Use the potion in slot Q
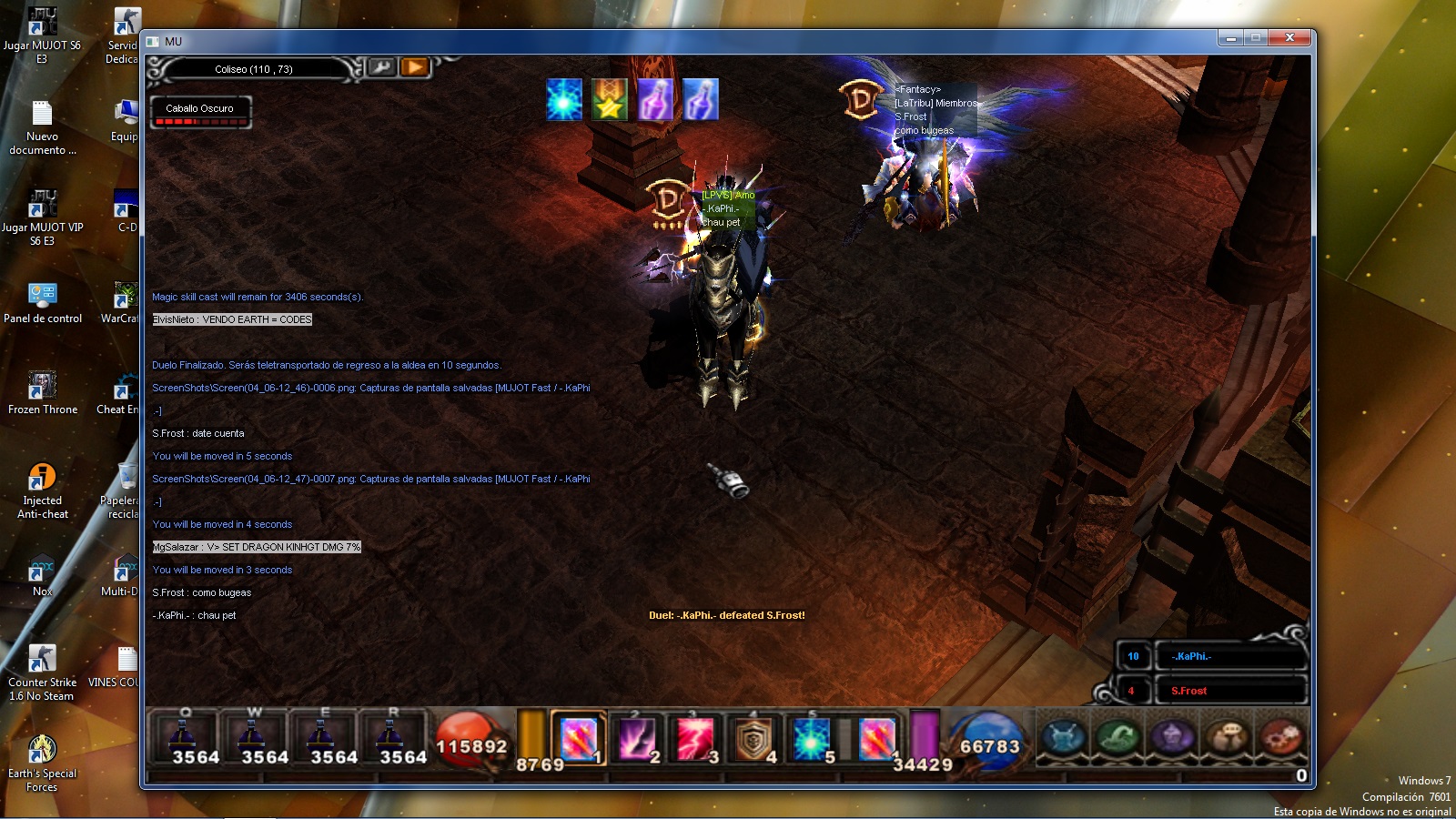The width and height of the screenshot is (1456, 819). tap(185, 737)
